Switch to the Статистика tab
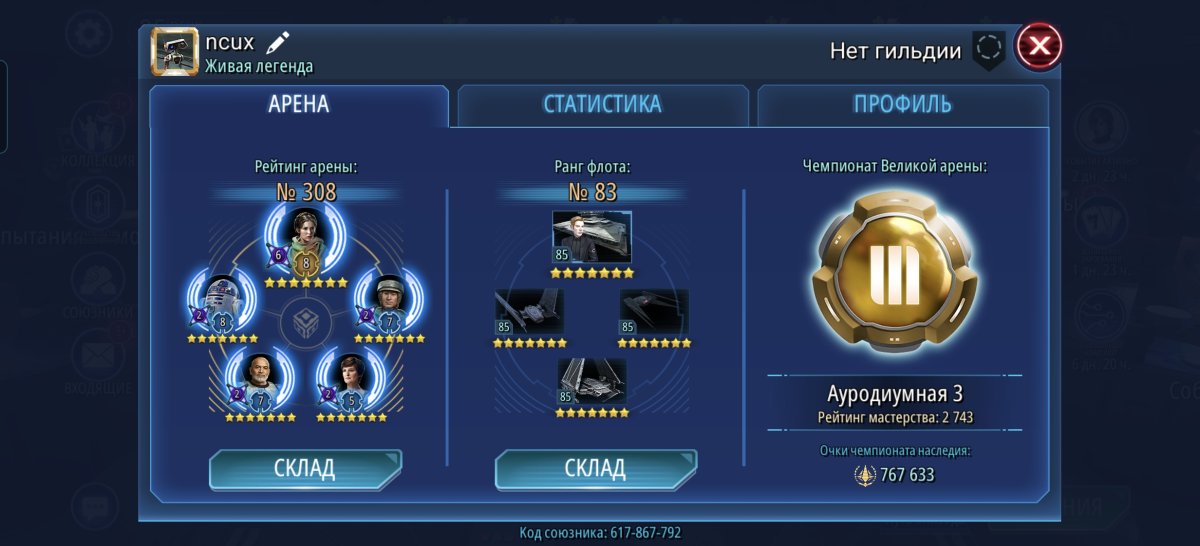 602,105
